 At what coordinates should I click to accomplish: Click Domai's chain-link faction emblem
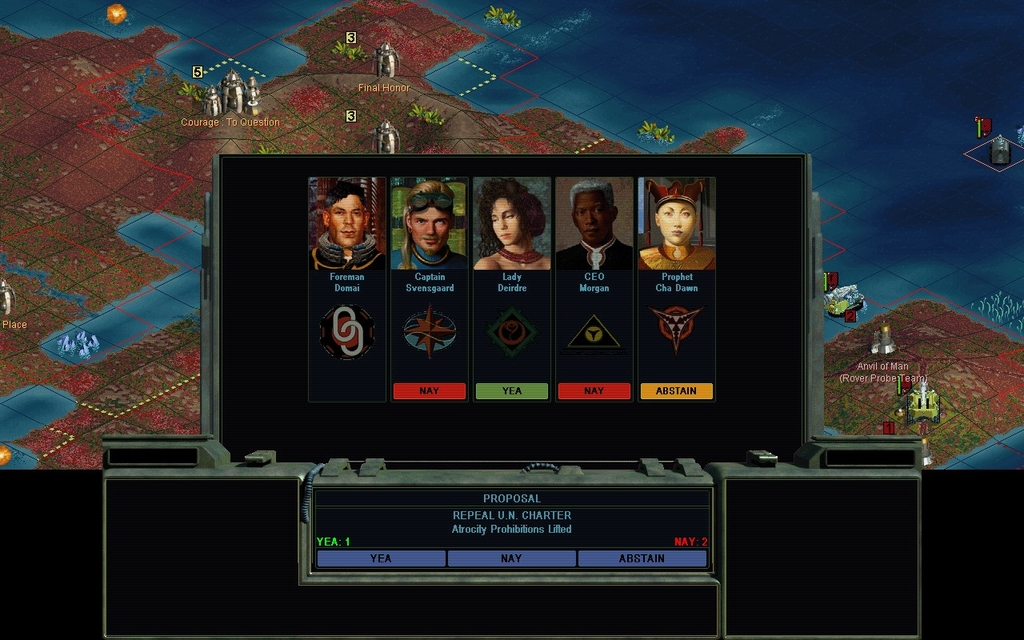347,332
